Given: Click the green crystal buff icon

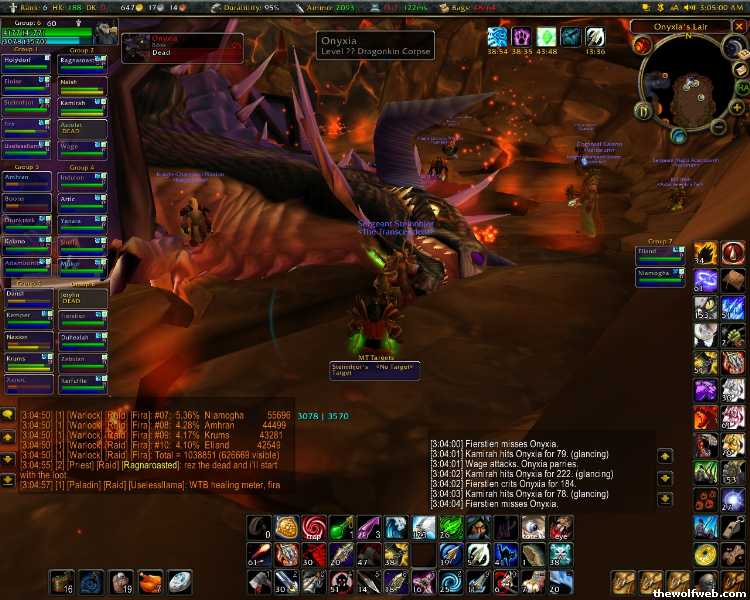Looking at the screenshot, I should 546,37.
